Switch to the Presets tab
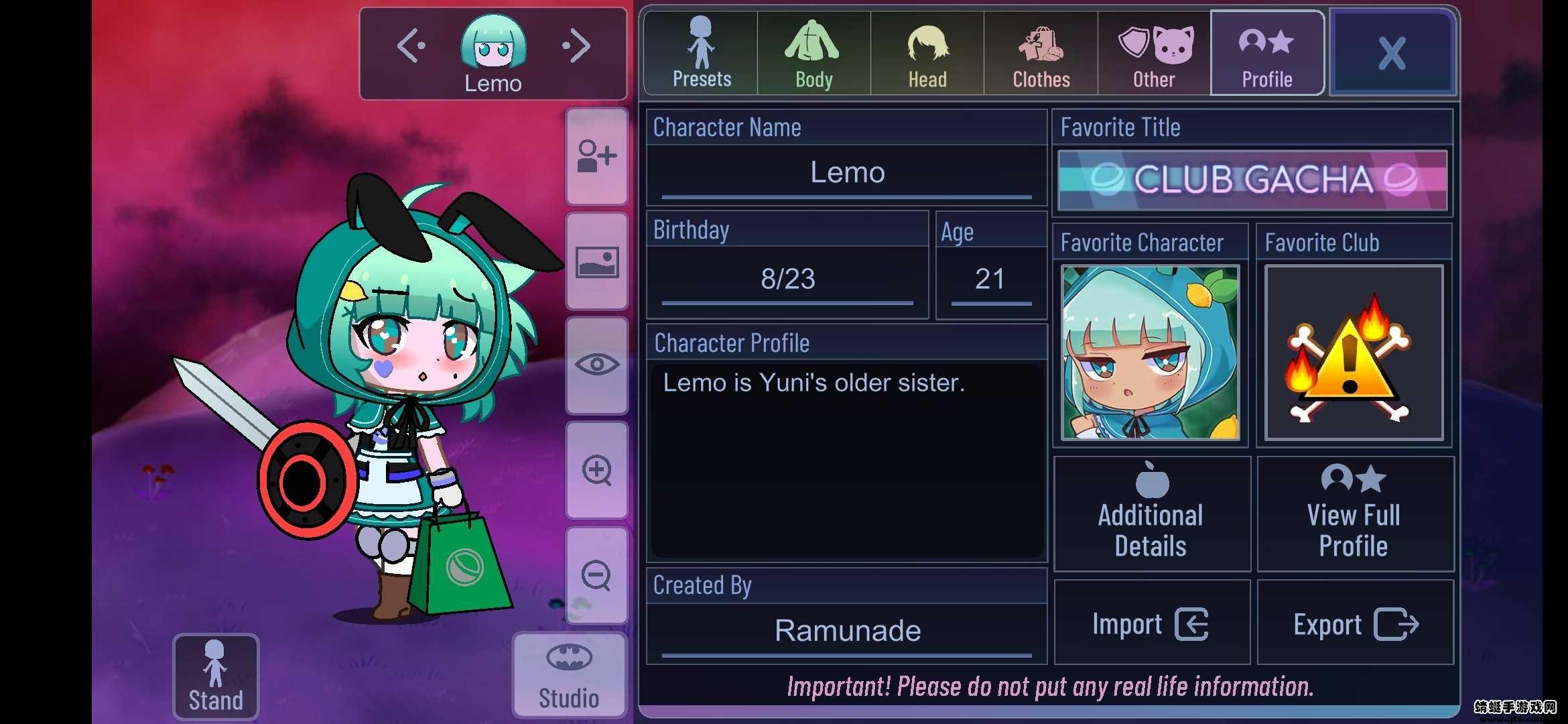 pyautogui.click(x=701, y=54)
